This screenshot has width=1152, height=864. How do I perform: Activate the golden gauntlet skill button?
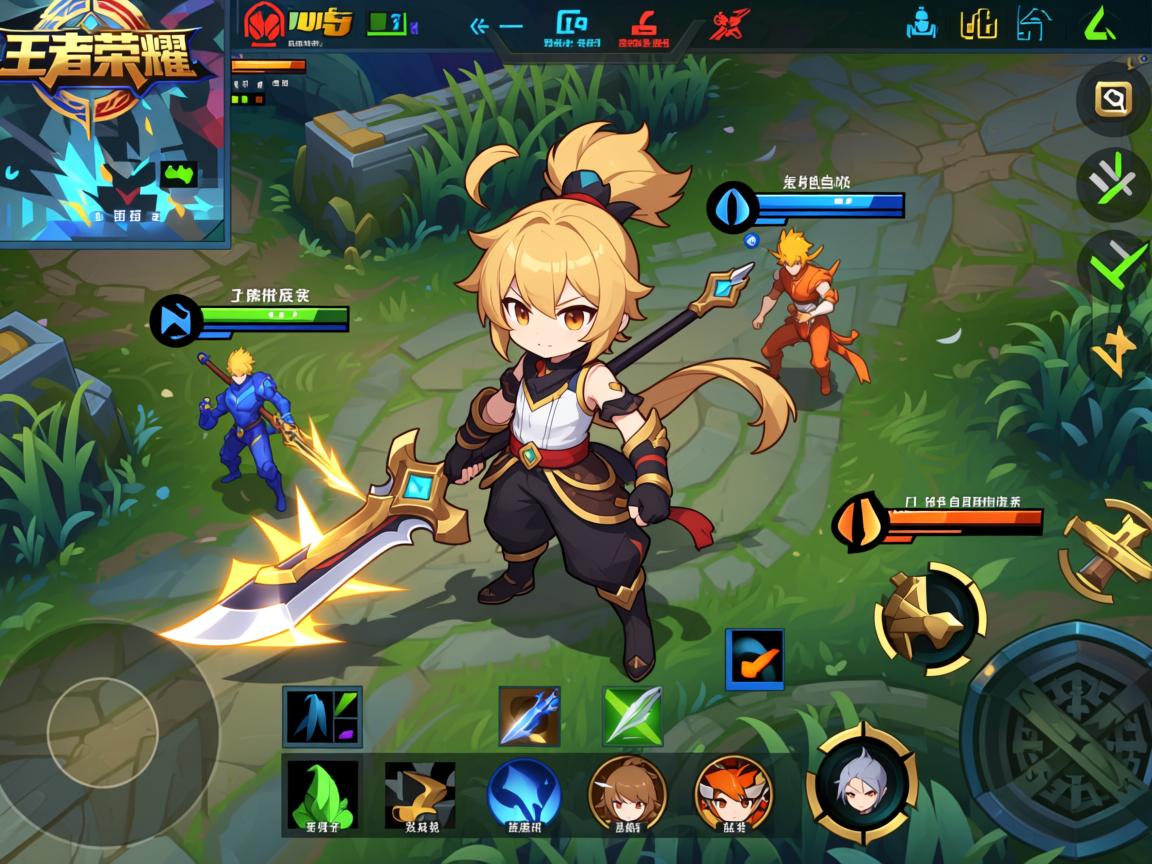pyautogui.click(x=930, y=617)
